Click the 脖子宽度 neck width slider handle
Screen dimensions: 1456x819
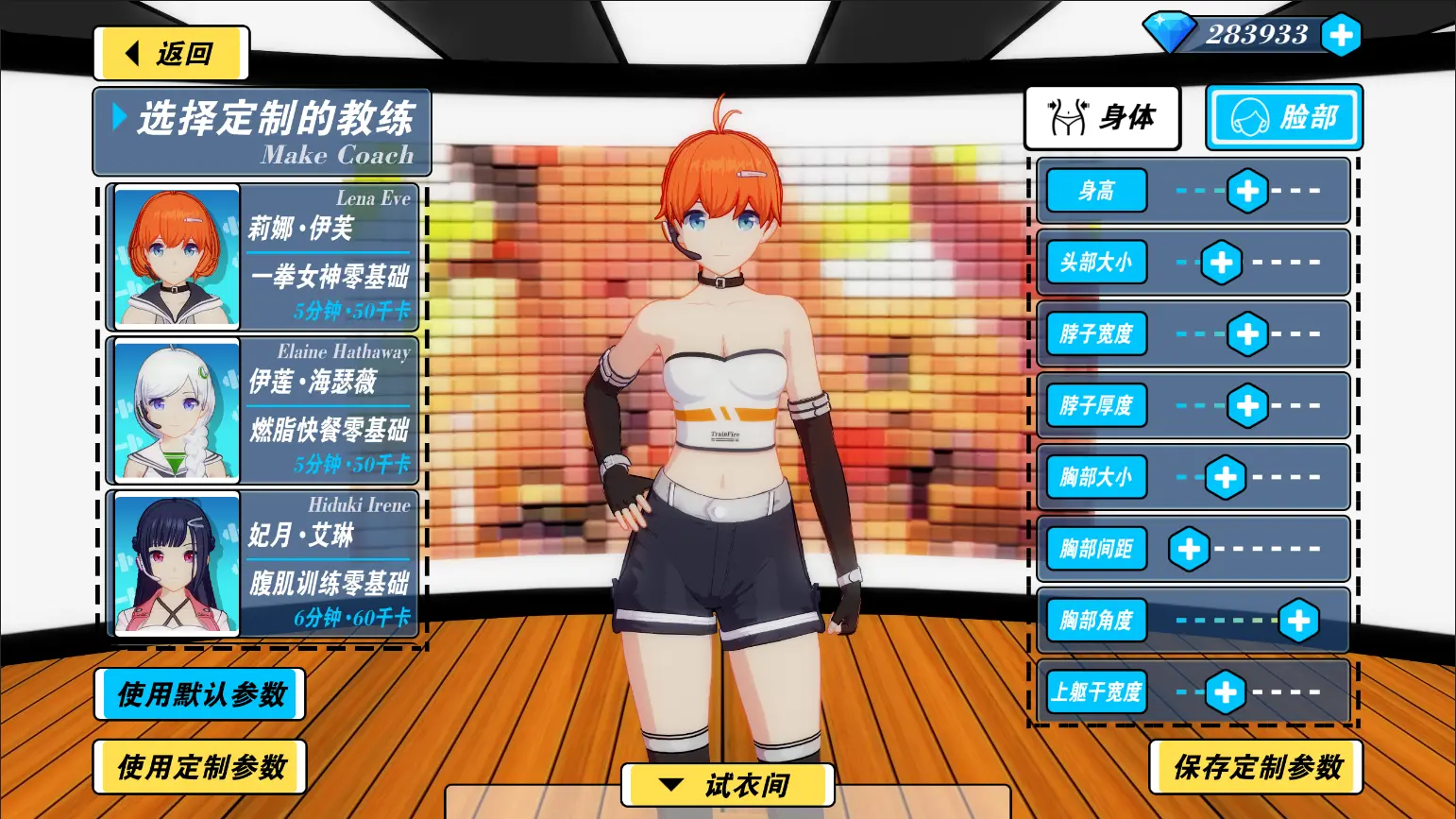pyautogui.click(x=1247, y=334)
